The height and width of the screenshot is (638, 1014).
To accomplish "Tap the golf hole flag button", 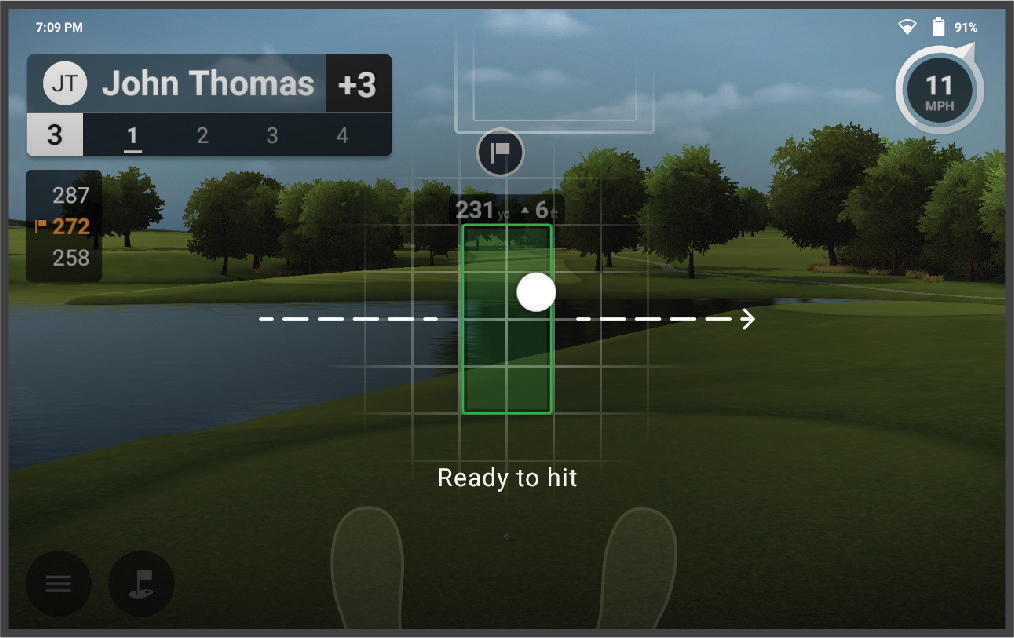I will (141, 584).
